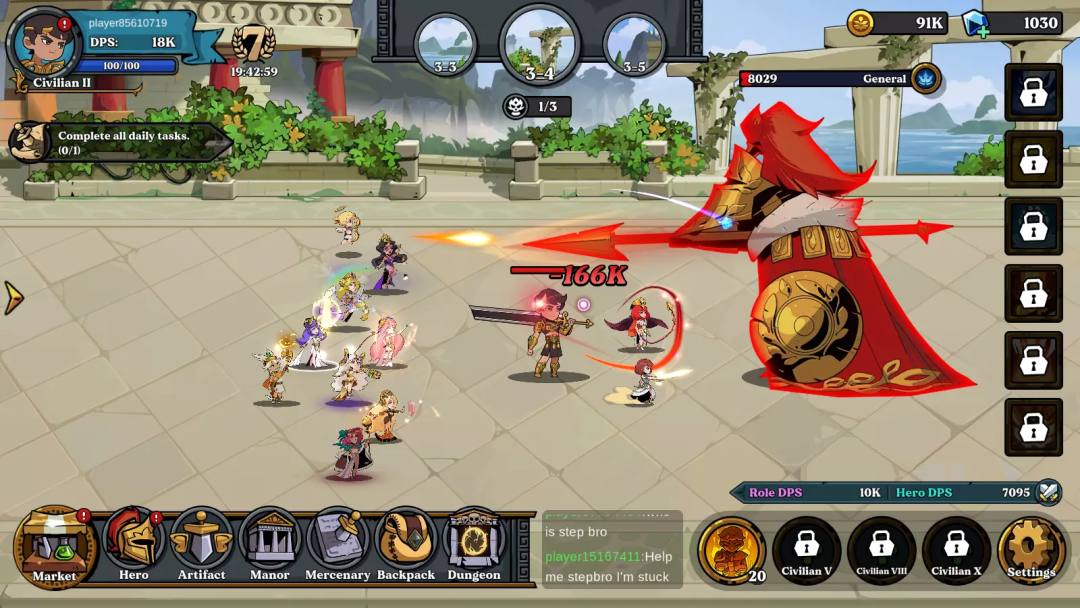Open the daily tasks quest tracker
This screenshot has height=608, width=1080.
coord(120,143)
